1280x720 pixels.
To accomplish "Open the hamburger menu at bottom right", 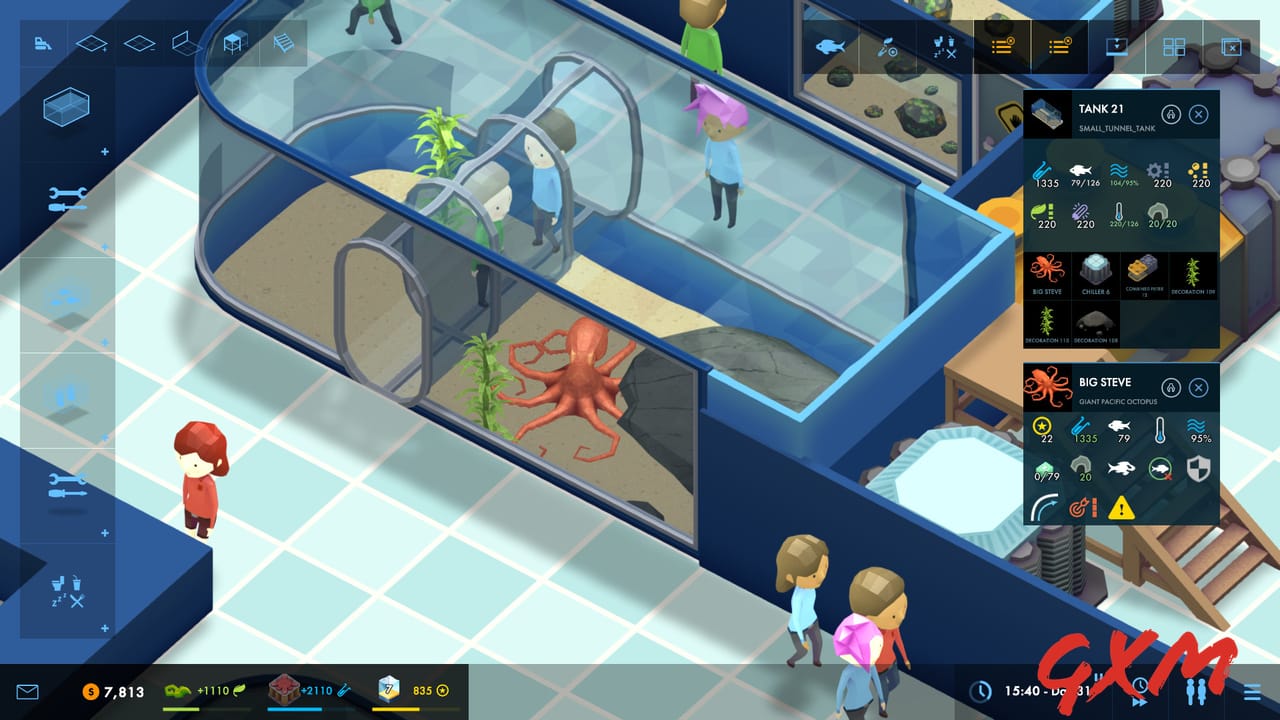I will (1253, 690).
